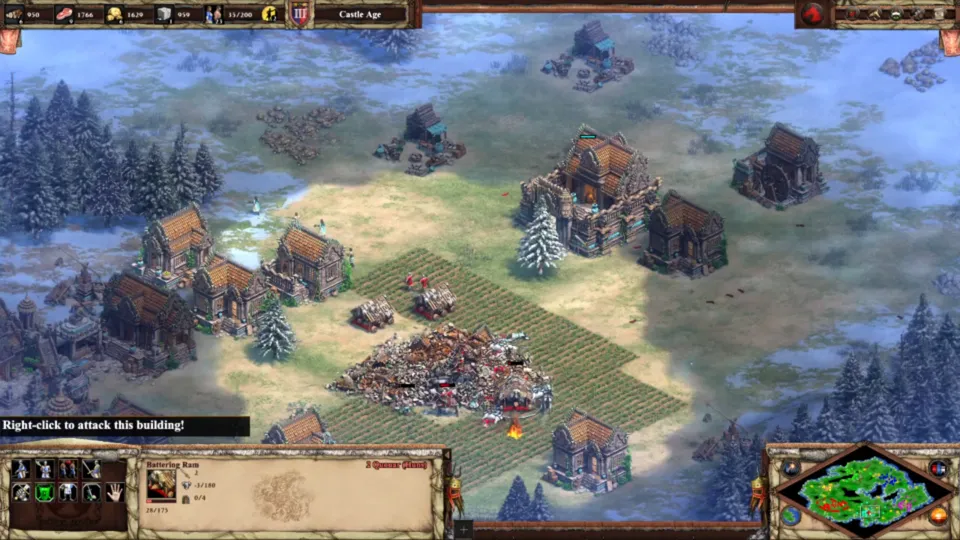Click the Castle Age civilization shield emblem

[299, 14]
